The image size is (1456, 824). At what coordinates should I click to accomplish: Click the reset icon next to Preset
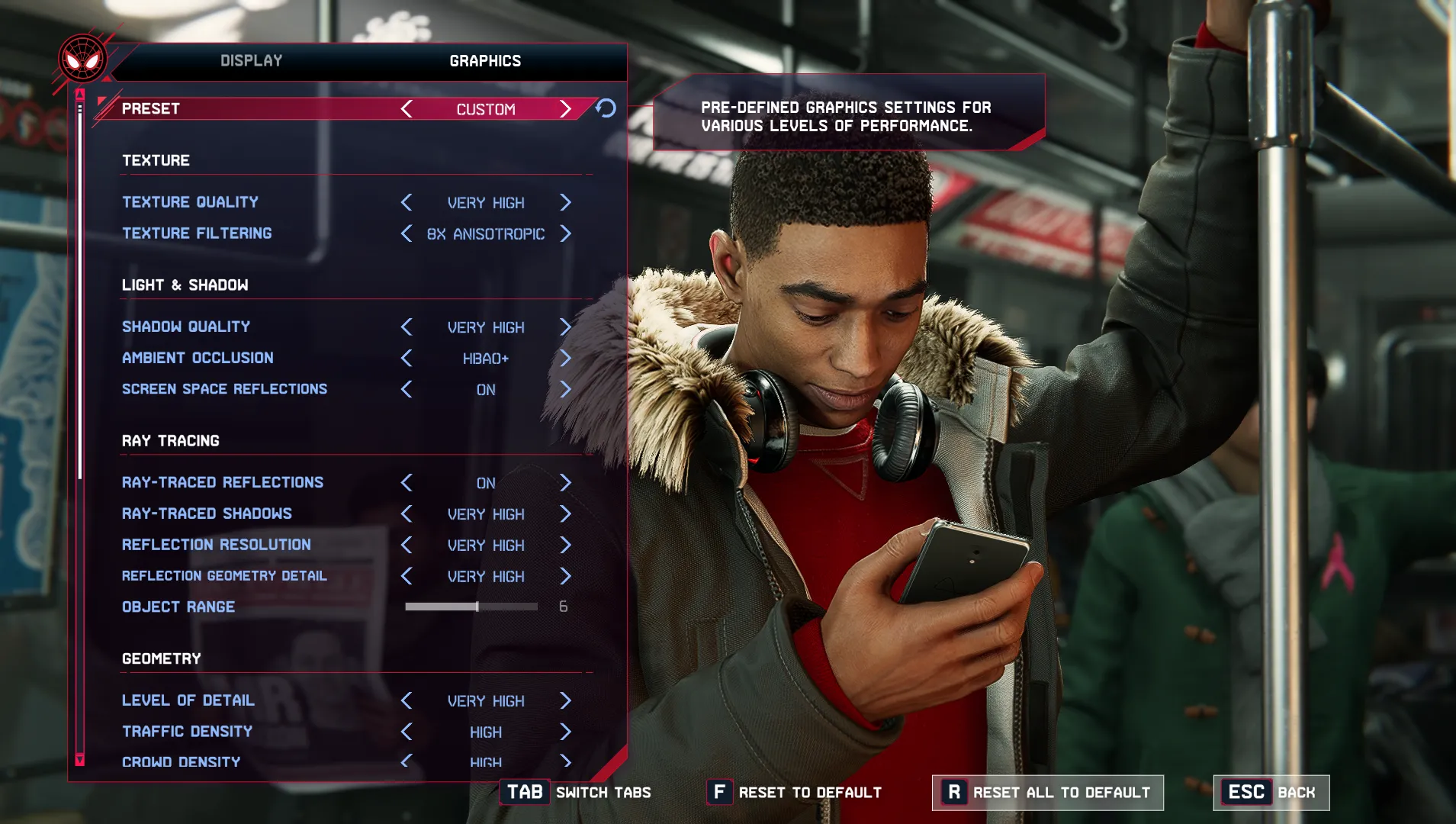point(606,108)
